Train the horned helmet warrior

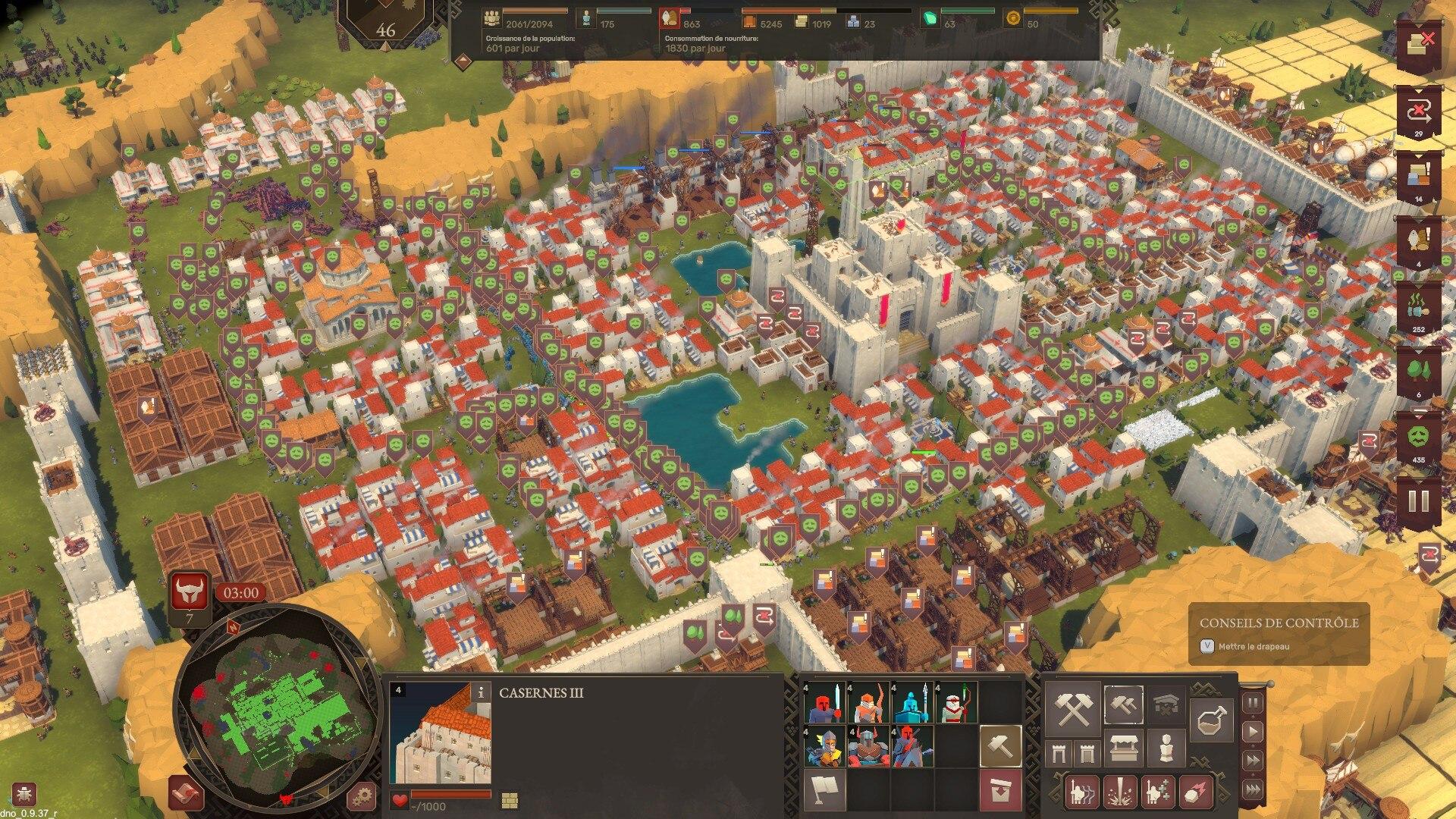click(x=869, y=746)
